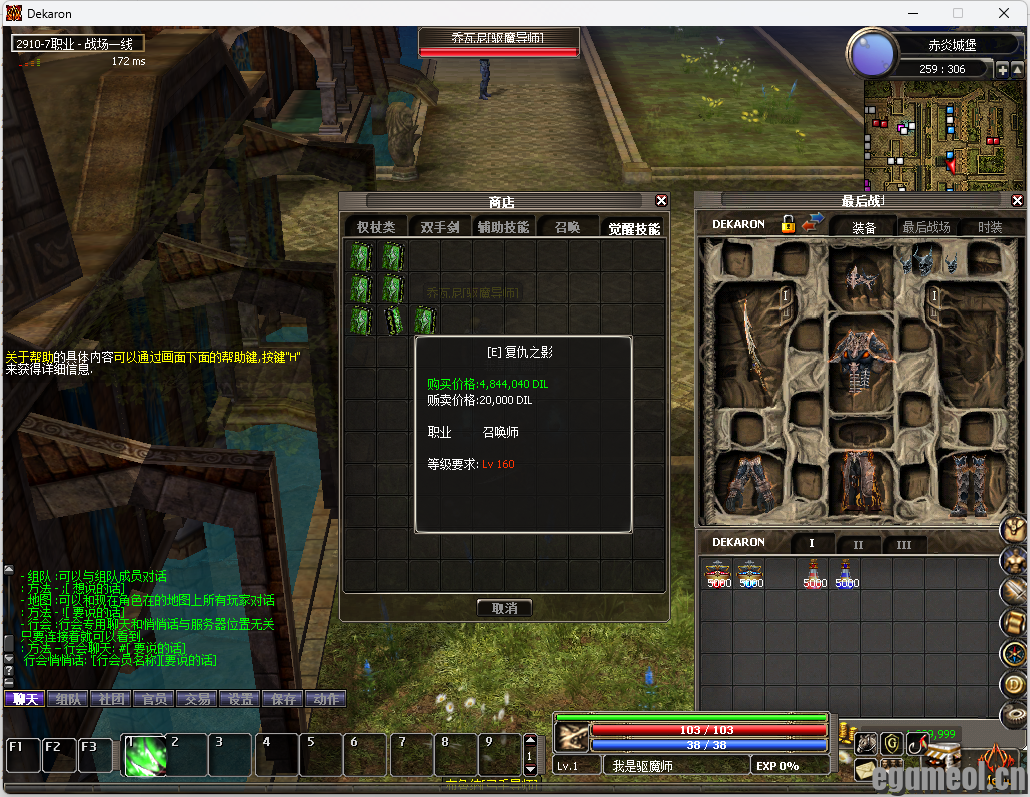Close the equipment window
Viewport: 1030px width, 797px height.
pos(1019,201)
